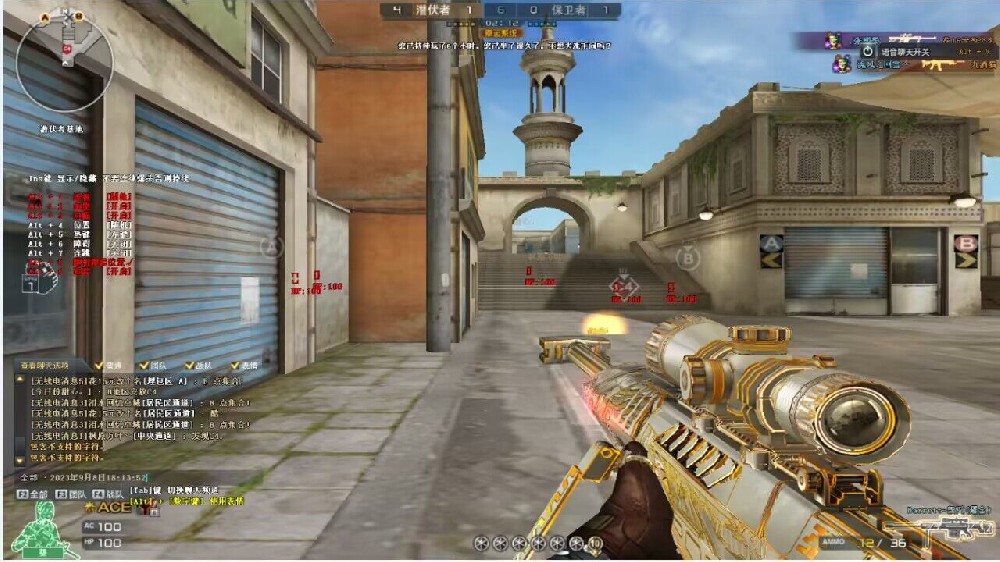Toggle the 团队 chat filter checkbox
This screenshot has width=1000, height=562.
(x=144, y=366)
